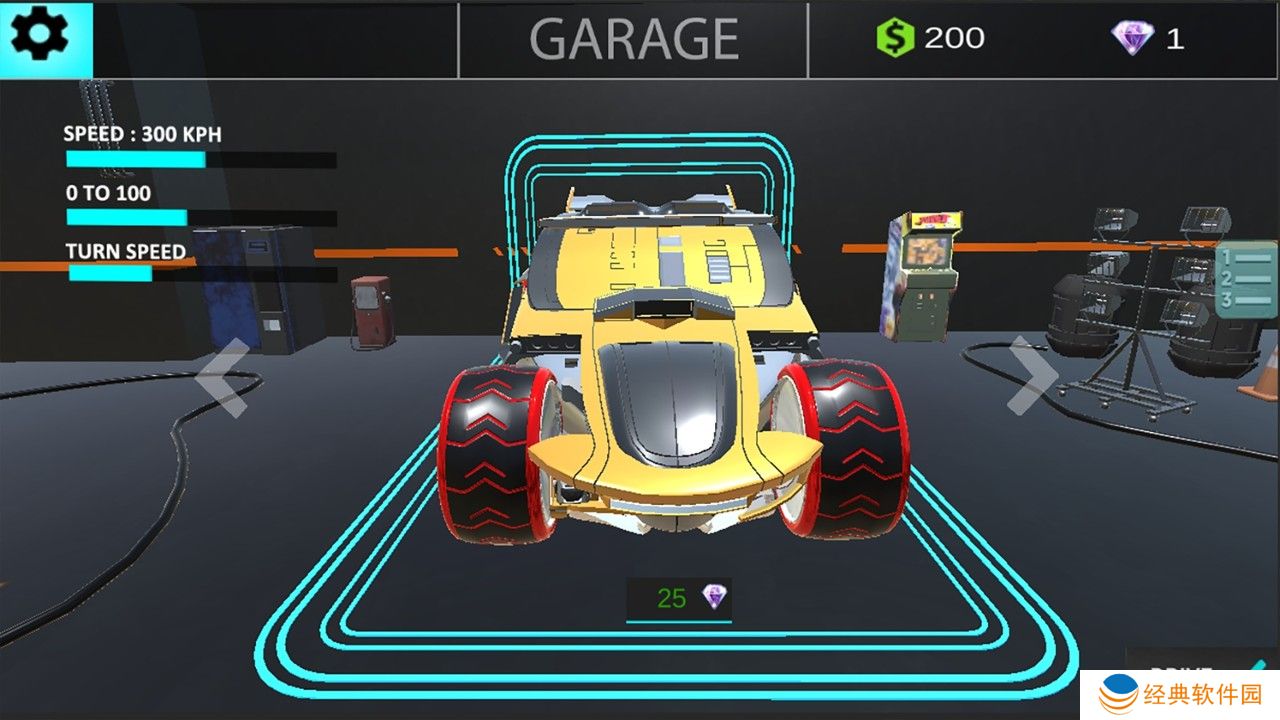This screenshot has height=720, width=1280.
Task: Show the previous car with left arrow
Action: point(223,377)
